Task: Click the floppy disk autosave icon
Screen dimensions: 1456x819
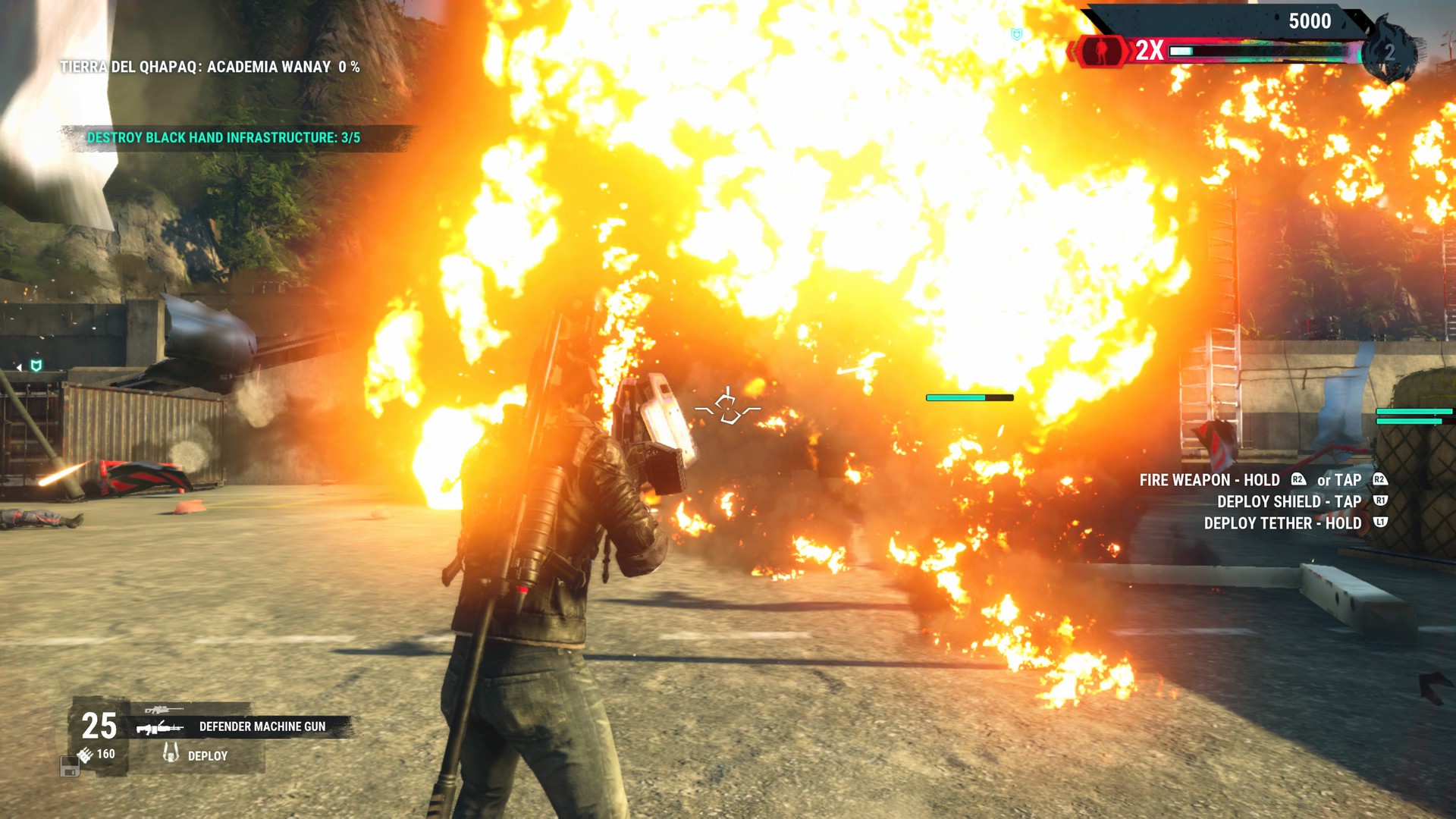Action: click(x=69, y=767)
